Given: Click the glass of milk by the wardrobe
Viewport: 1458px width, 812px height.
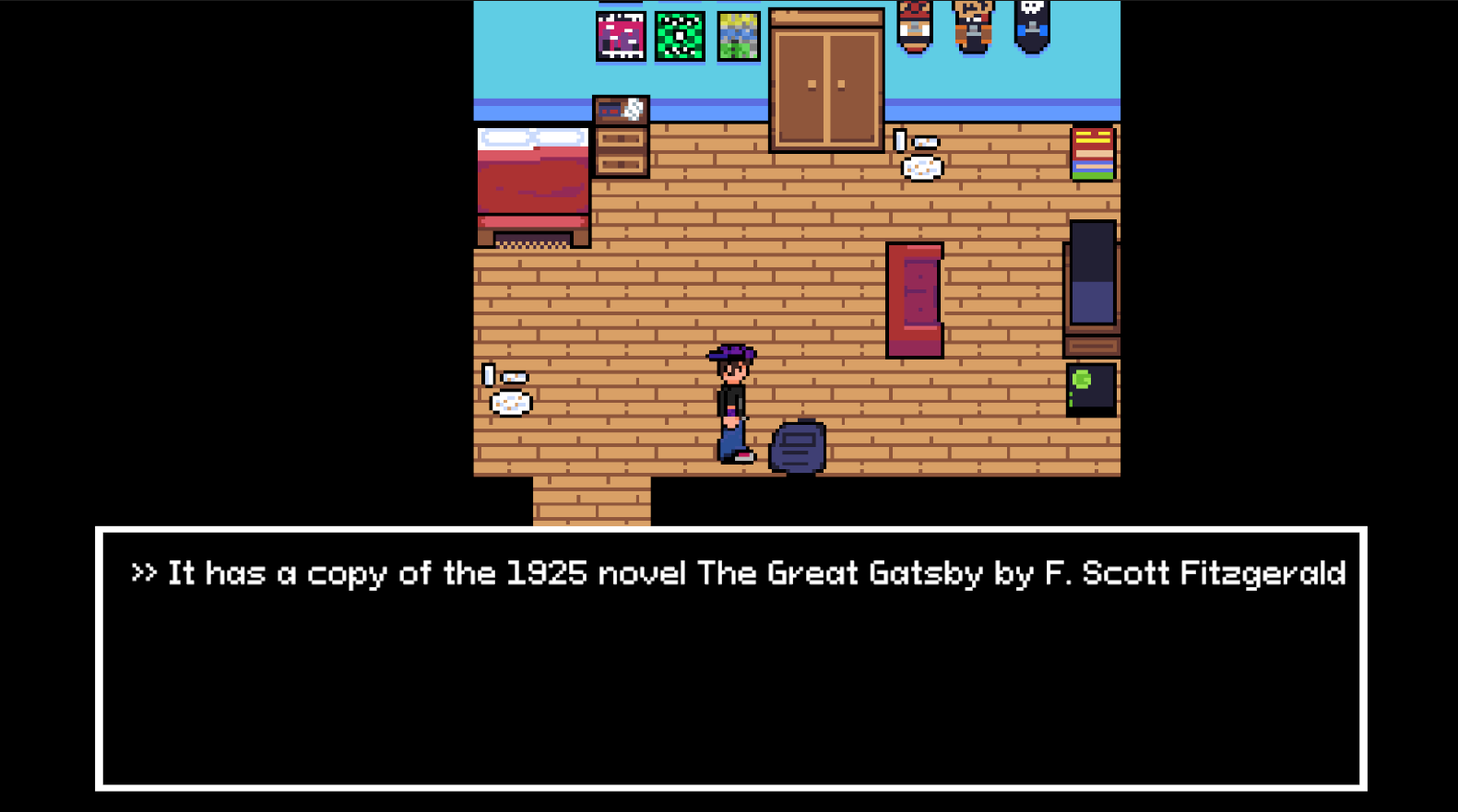Looking at the screenshot, I should 902,138.
